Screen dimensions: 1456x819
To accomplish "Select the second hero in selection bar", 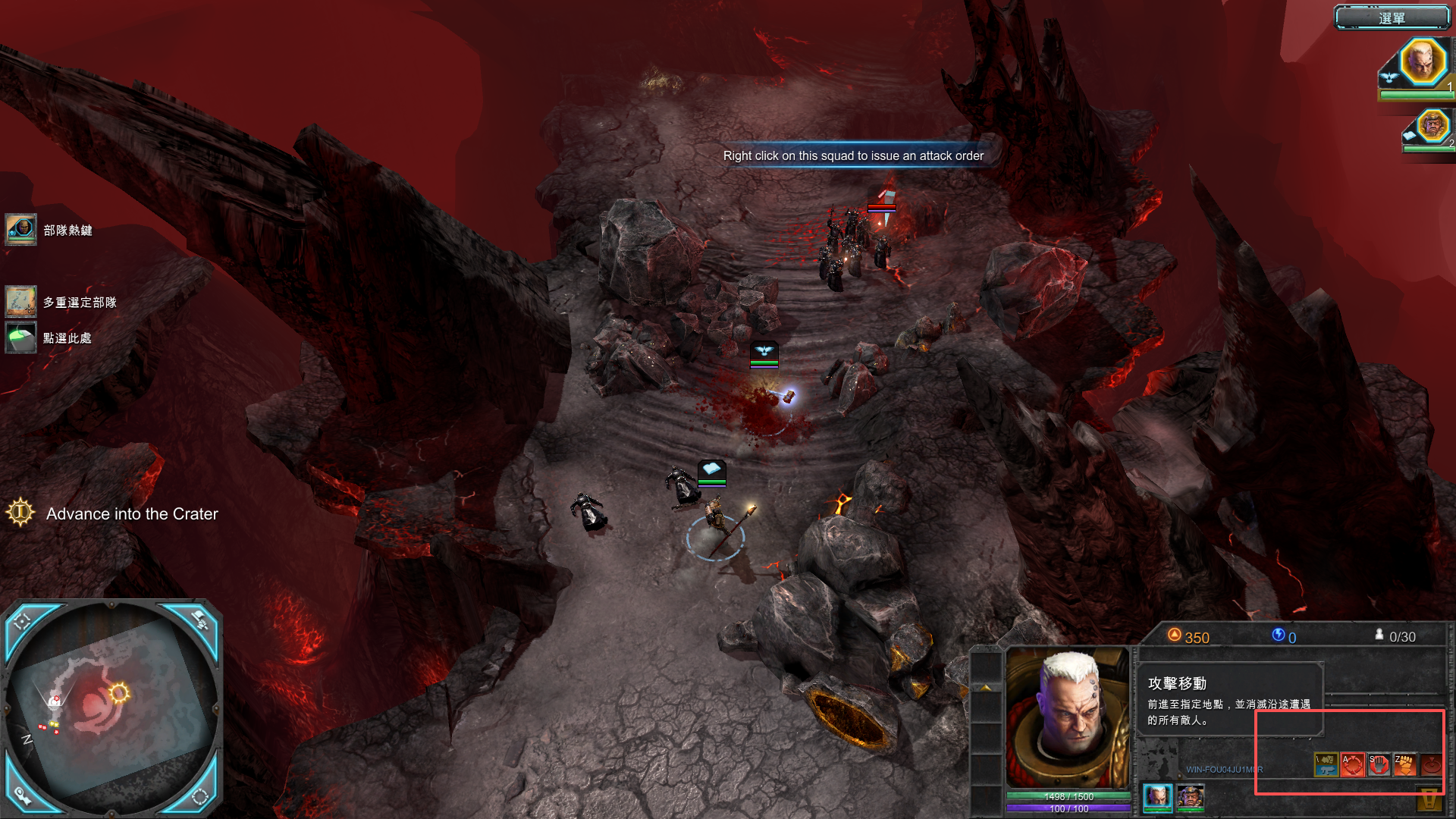I will coord(1190,796).
